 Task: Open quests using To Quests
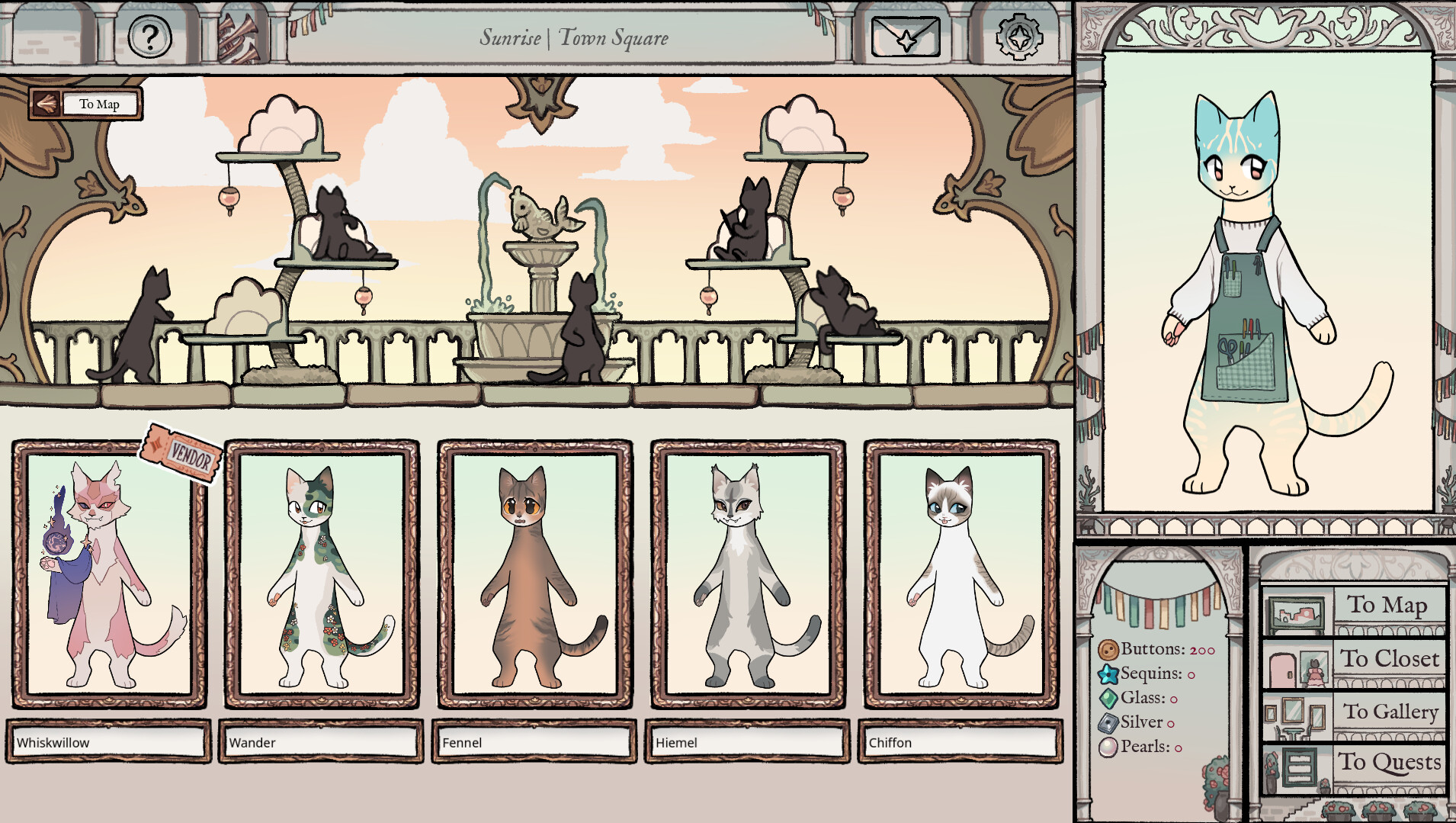pyautogui.click(x=1390, y=762)
